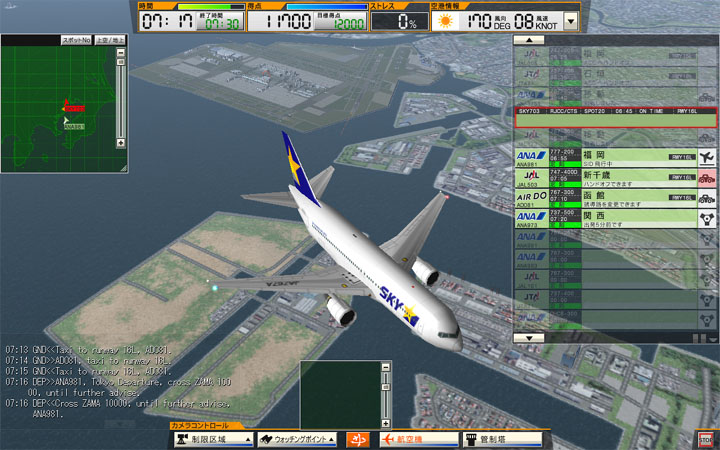Toggle the スポットNo radar button
This screenshot has height=450, width=720.
(76, 39)
